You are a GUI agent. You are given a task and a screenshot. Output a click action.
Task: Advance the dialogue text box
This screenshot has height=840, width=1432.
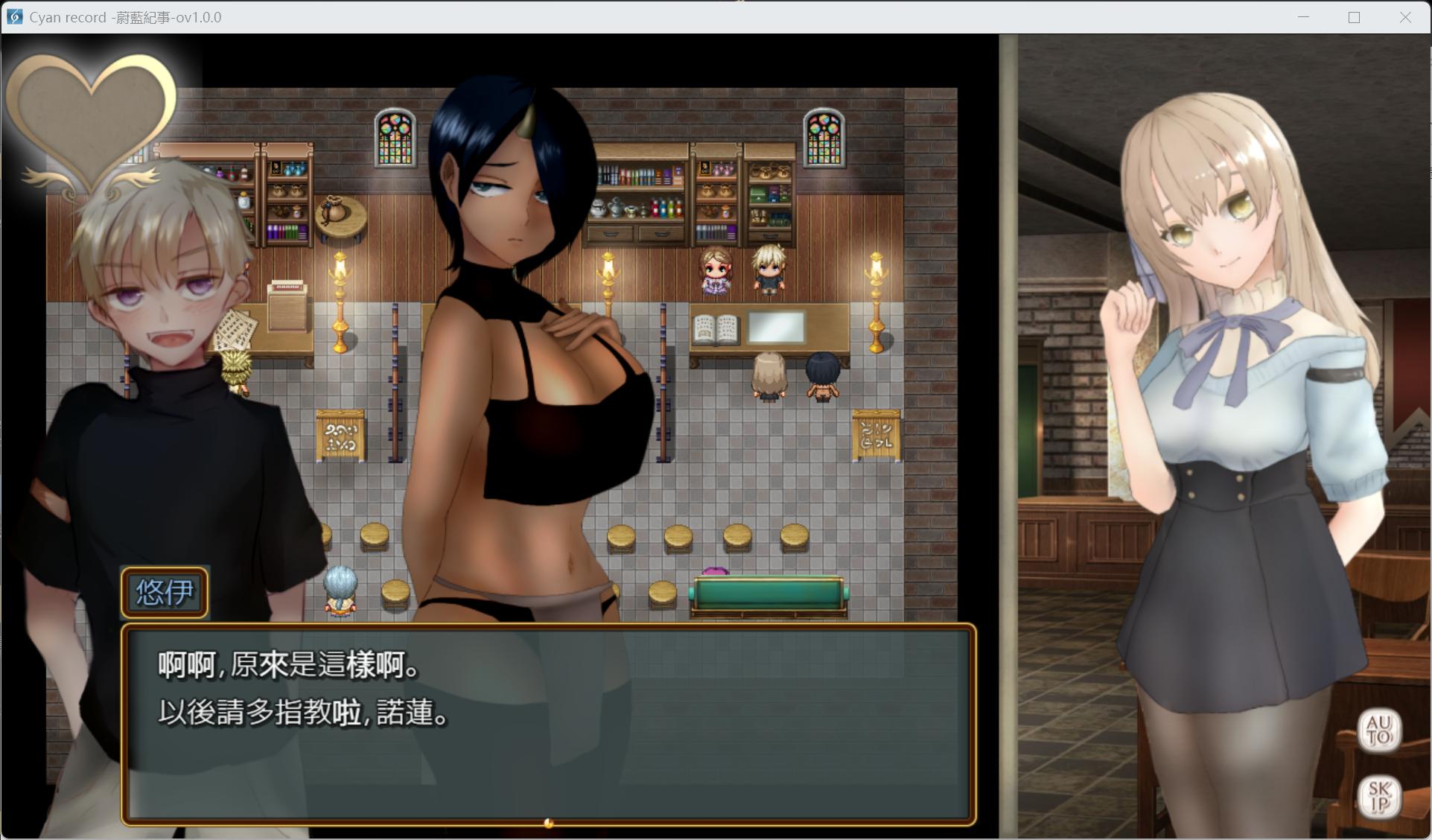[x=548, y=724]
